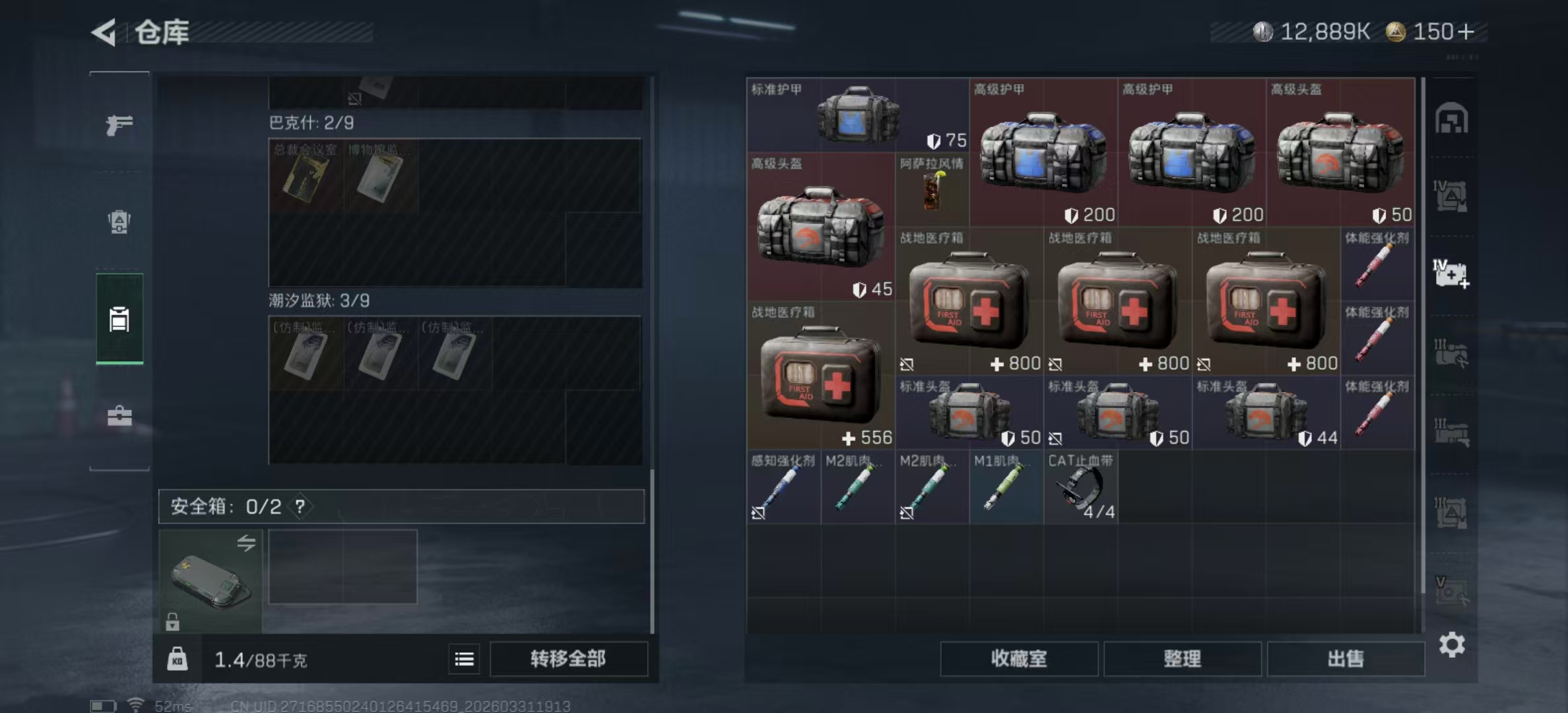
Task: Toggle the list view icon near weight bar
Action: [464, 659]
